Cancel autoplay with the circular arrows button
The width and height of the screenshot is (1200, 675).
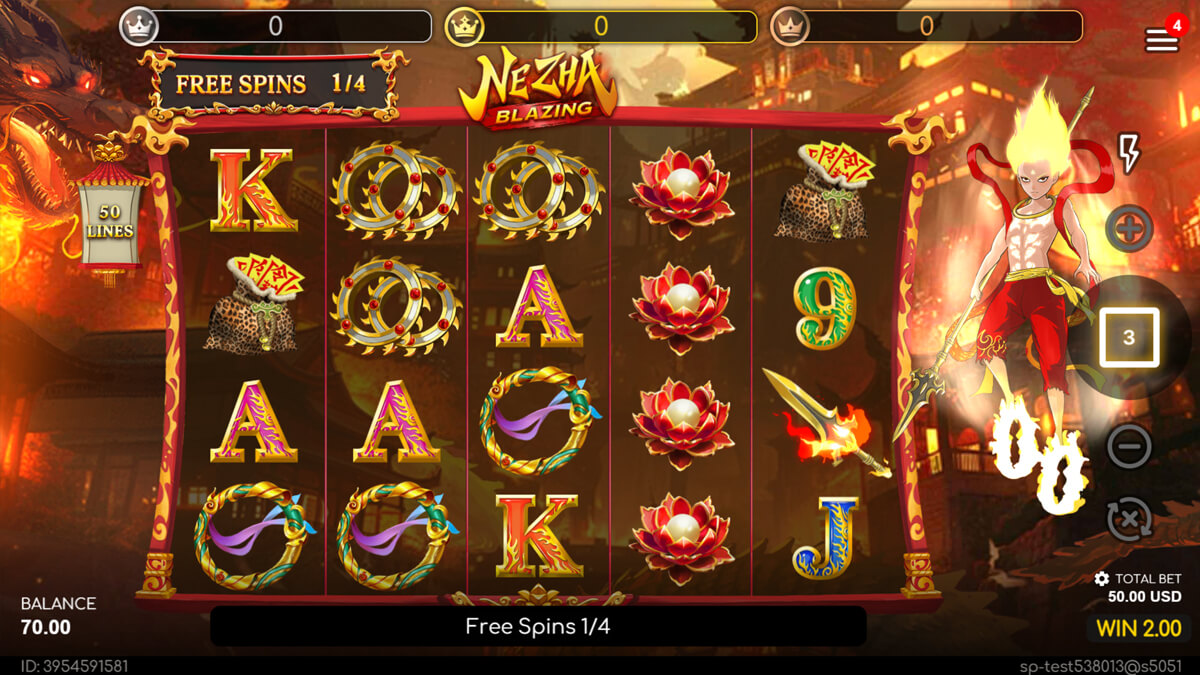tap(1129, 520)
